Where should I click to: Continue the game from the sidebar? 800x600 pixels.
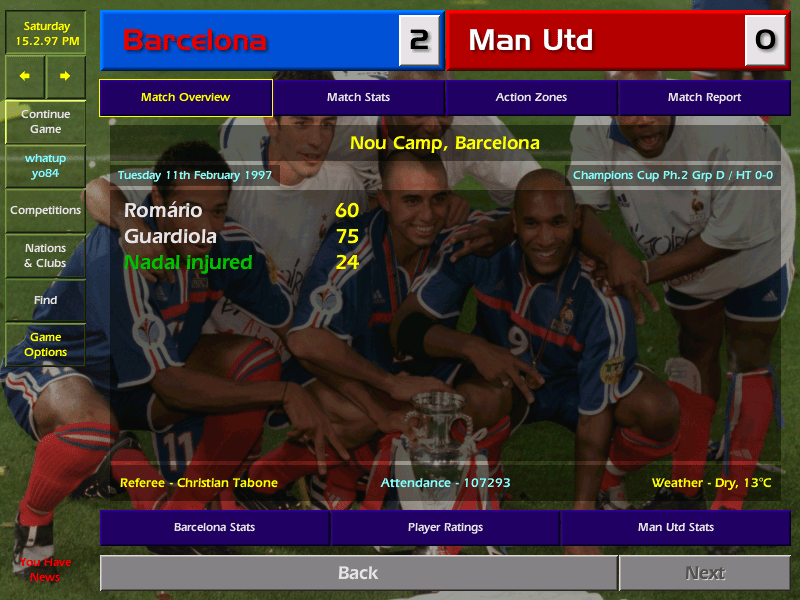coord(45,121)
